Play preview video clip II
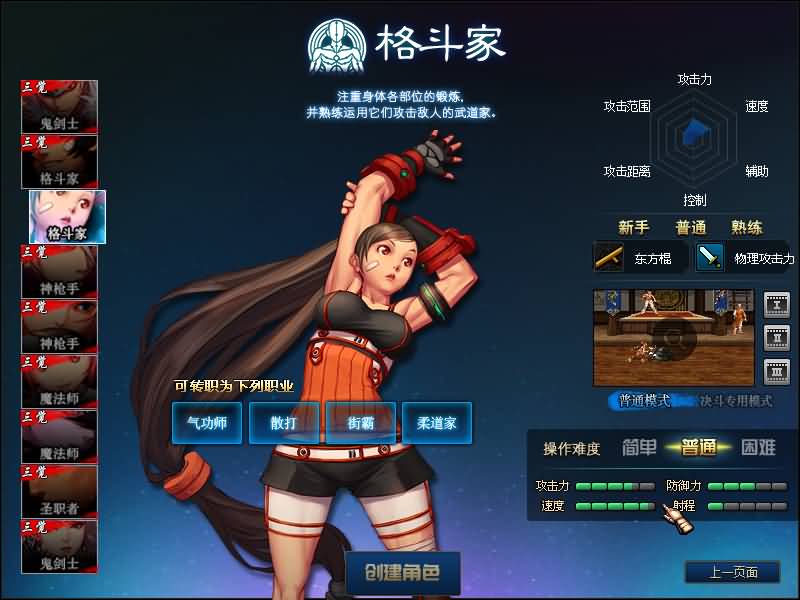The width and height of the screenshot is (800, 600). [x=777, y=338]
